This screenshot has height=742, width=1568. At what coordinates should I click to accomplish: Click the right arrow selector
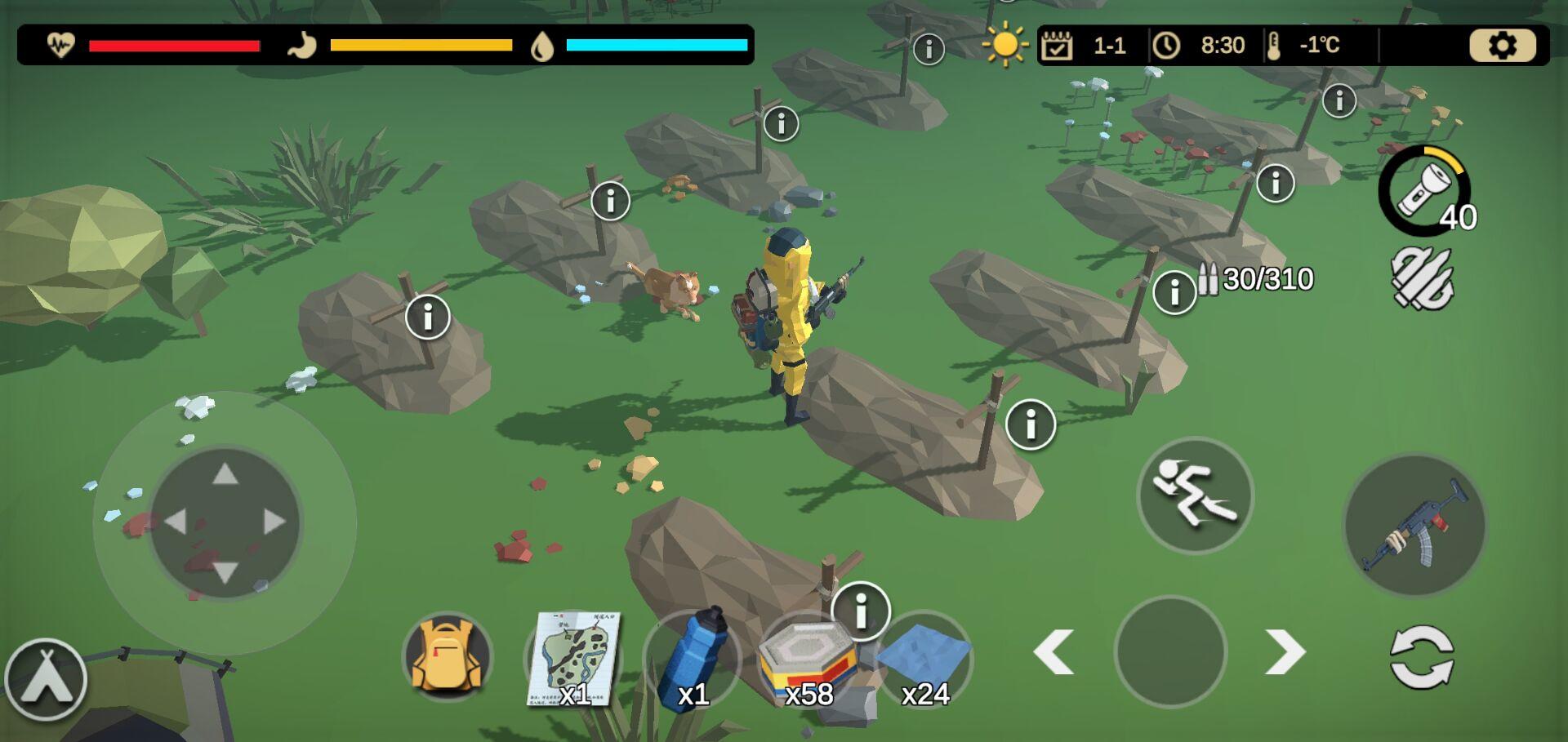(1285, 652)
